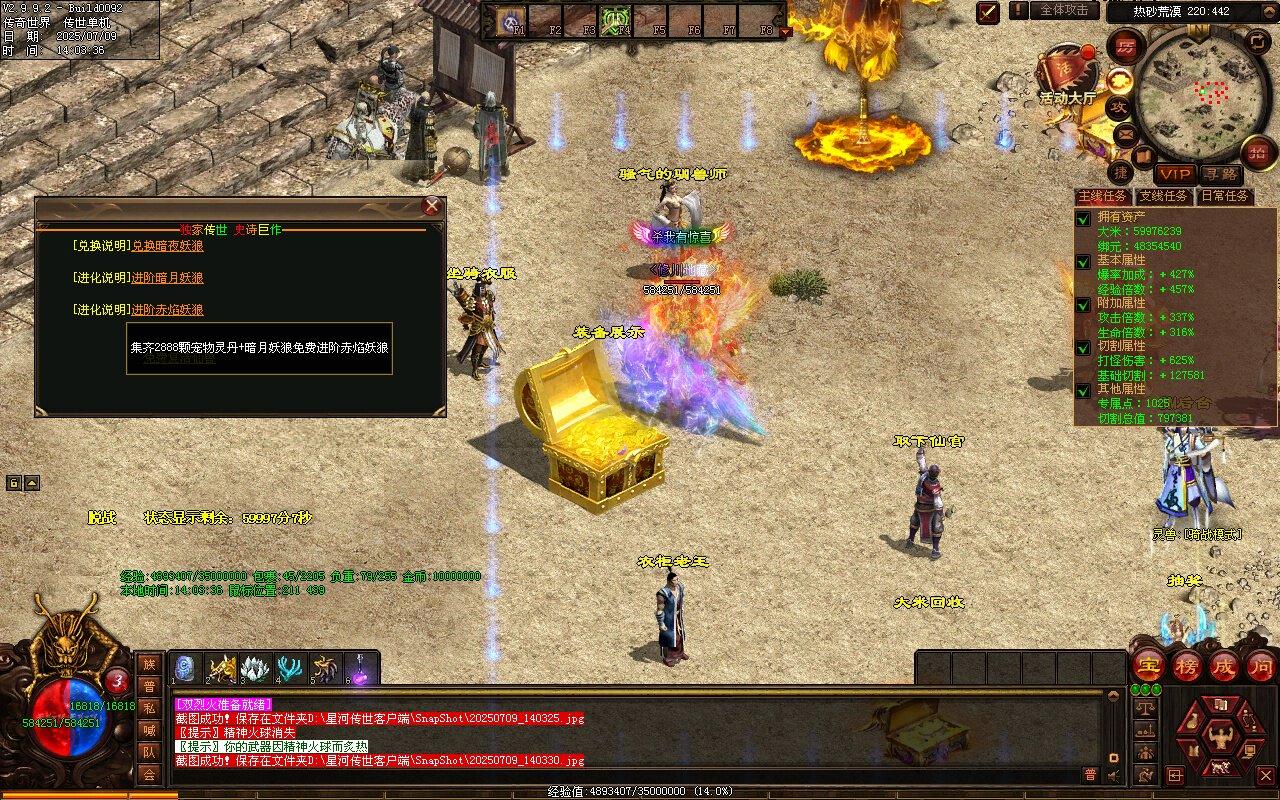Viewport: 1280px width, 800px height.
Task: Choose the 进阶赤焰妖狼 evolution link
Action: click(x=167, y=310)
